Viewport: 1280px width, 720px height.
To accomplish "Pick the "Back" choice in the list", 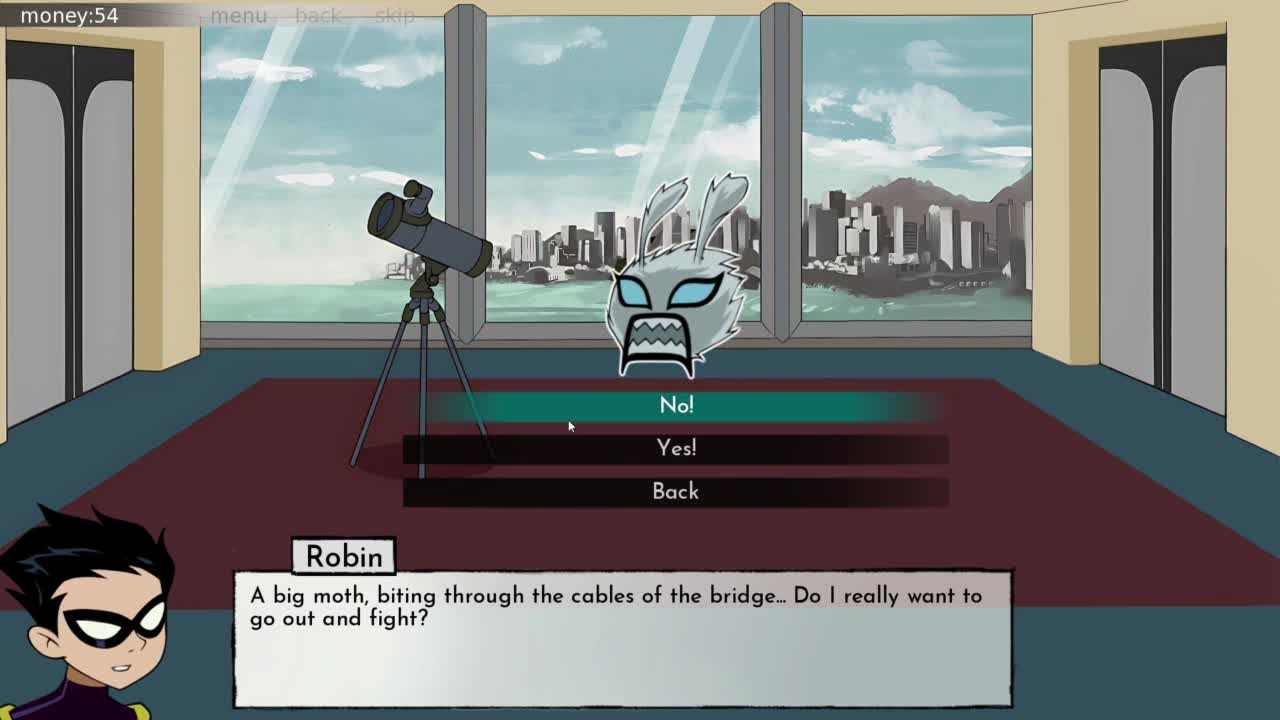I will tap(676, 491).
